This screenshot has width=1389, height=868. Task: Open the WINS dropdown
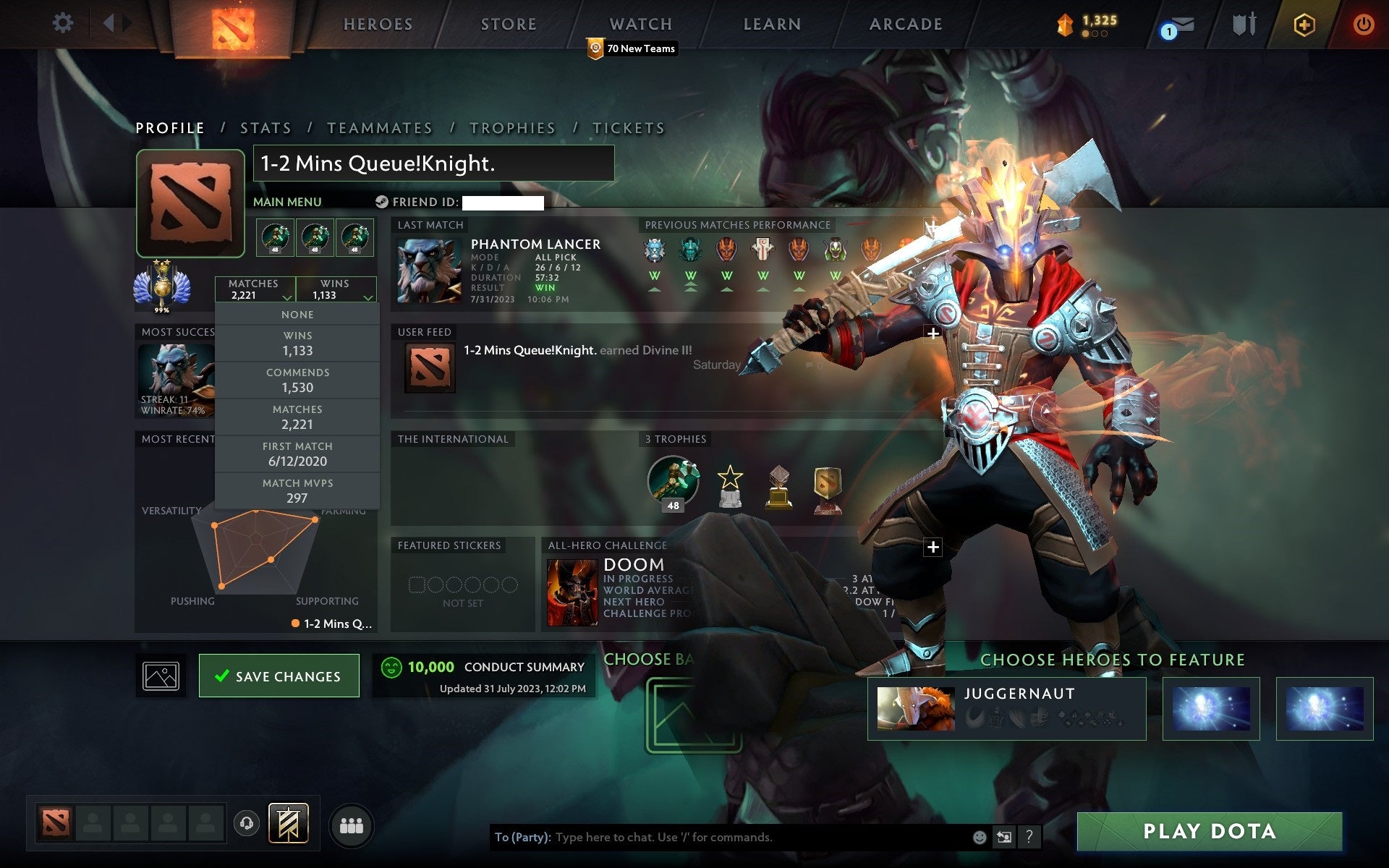[x=336, y=289]
